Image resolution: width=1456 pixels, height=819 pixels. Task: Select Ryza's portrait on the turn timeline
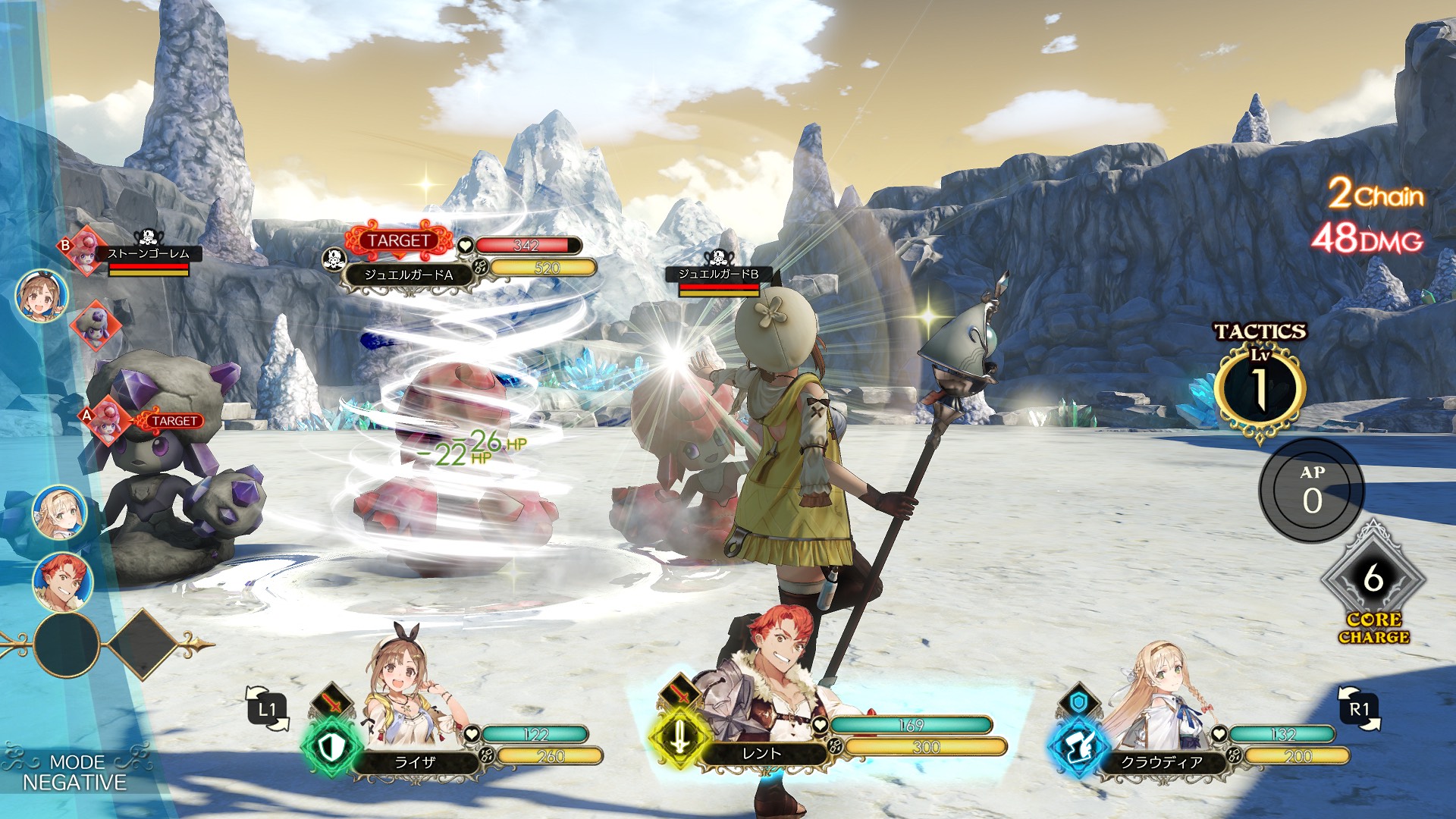click(x=42, y=296)
